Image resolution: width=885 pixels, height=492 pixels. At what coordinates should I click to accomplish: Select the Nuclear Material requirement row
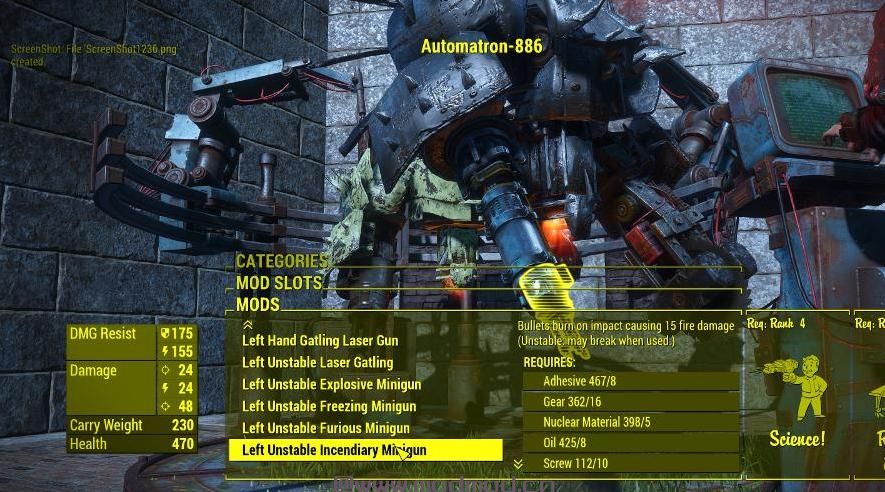(x=630, y=422)
